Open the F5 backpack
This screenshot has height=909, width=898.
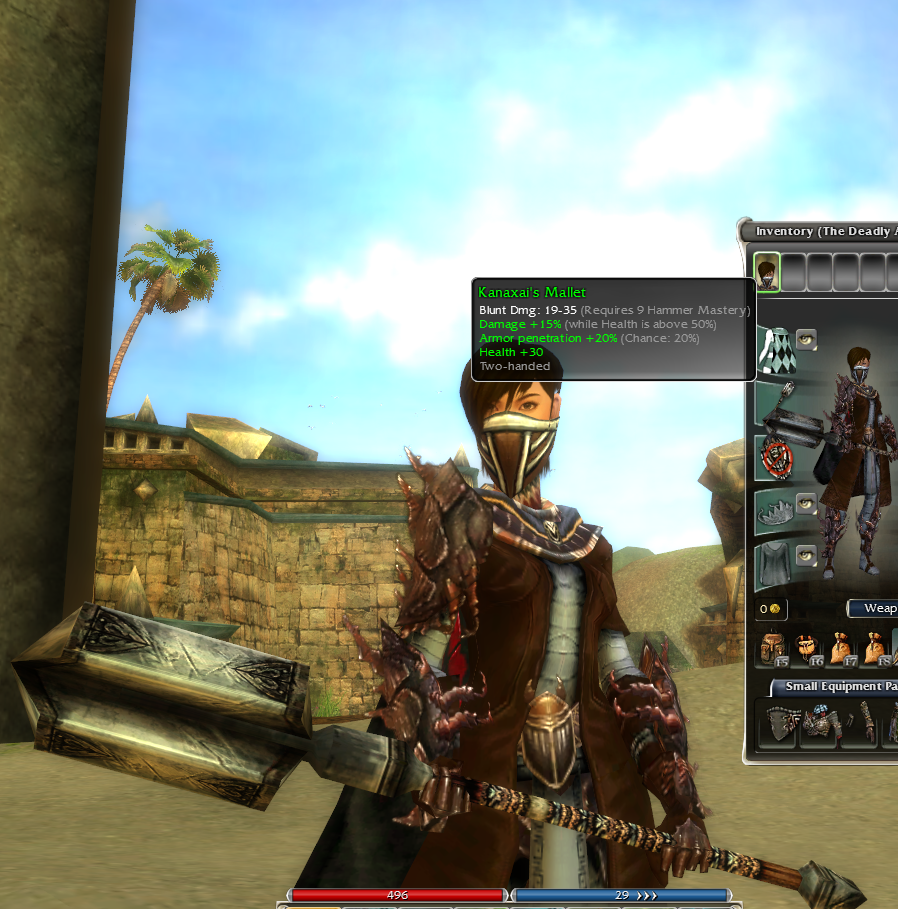pyautogui.click(x=772, y=650)
